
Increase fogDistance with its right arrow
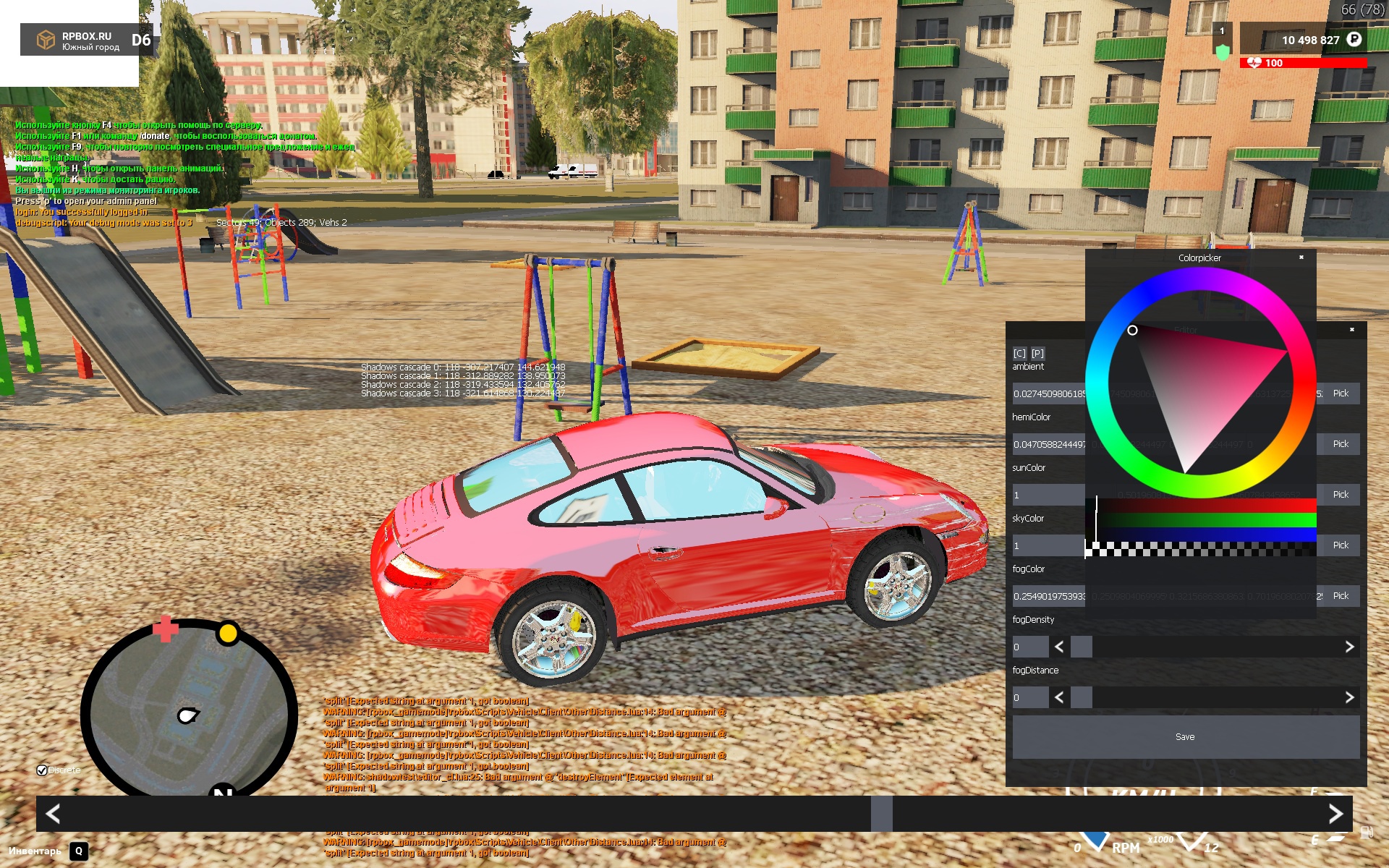click(x=1349, y=697)
